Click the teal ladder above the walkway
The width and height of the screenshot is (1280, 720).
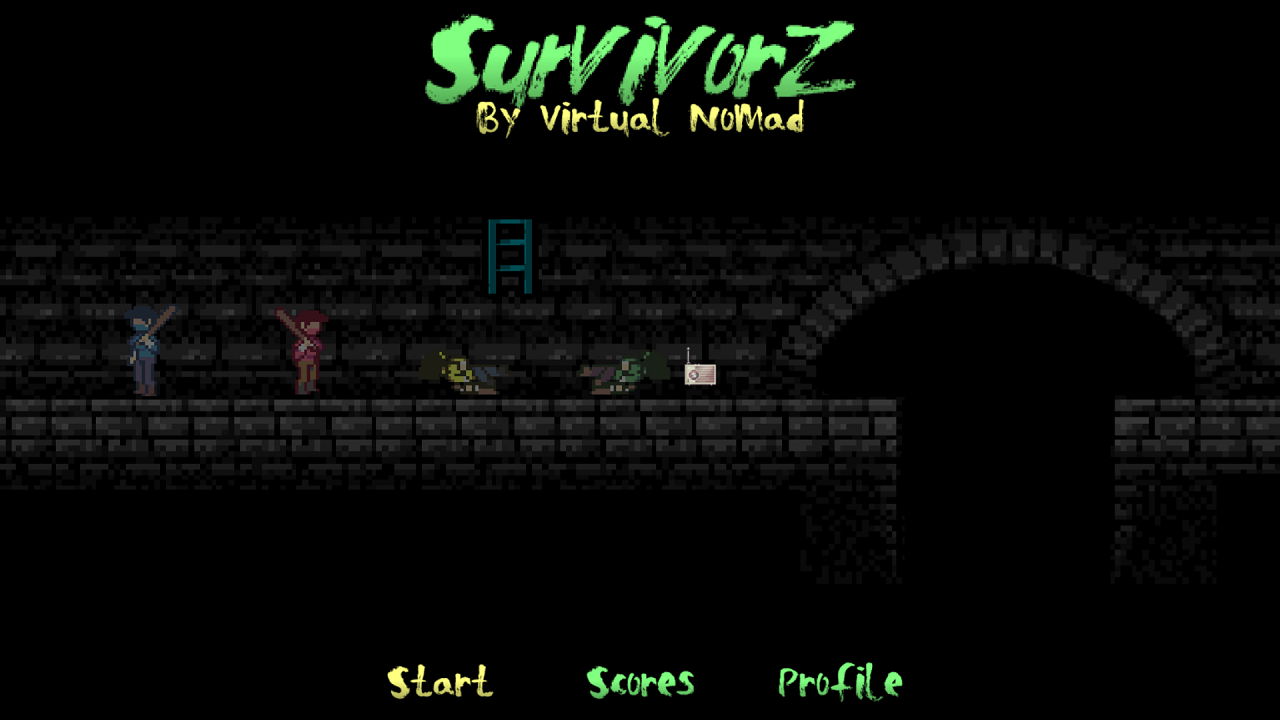[x=510, y=258]
